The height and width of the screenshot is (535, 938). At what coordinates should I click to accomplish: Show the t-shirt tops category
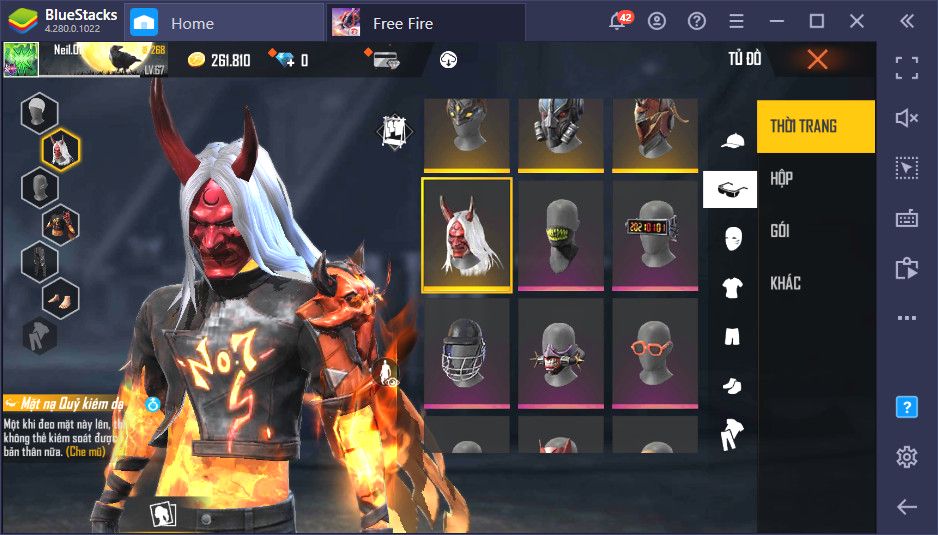click(731, 288)
